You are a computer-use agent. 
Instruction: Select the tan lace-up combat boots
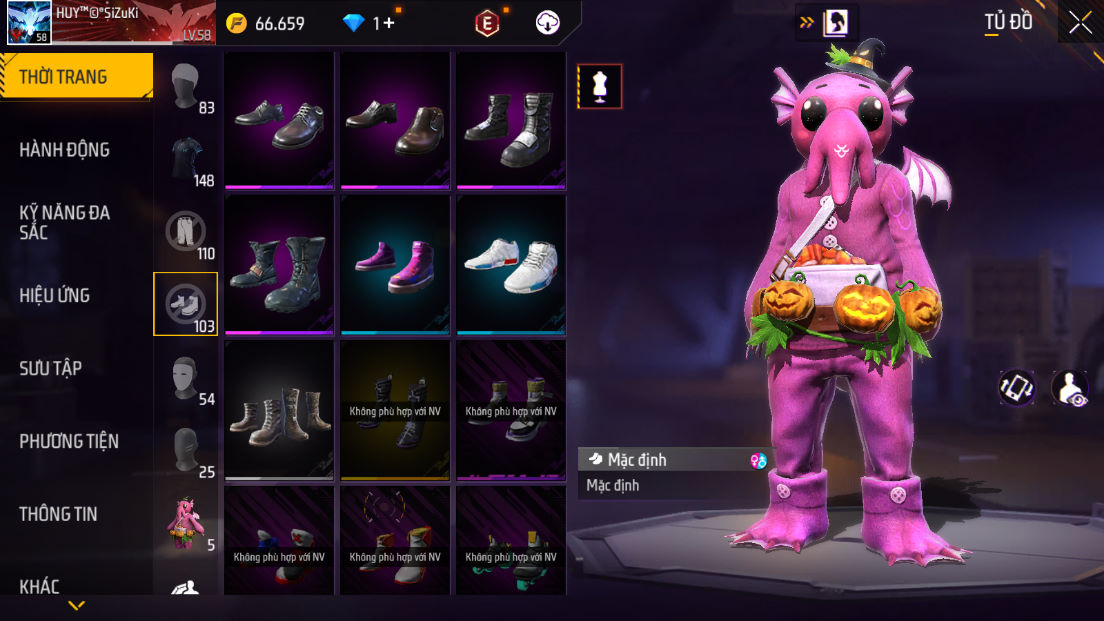279,410
